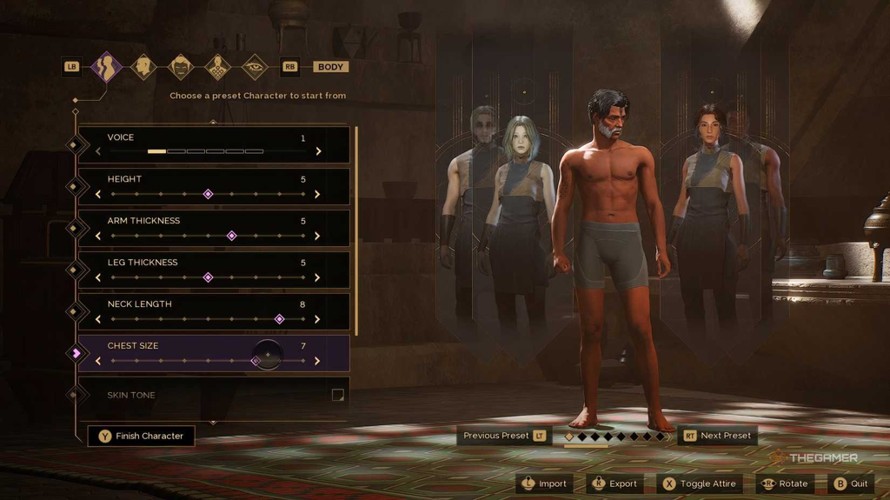Decrease Height with its left arrow

click(98, 194)
